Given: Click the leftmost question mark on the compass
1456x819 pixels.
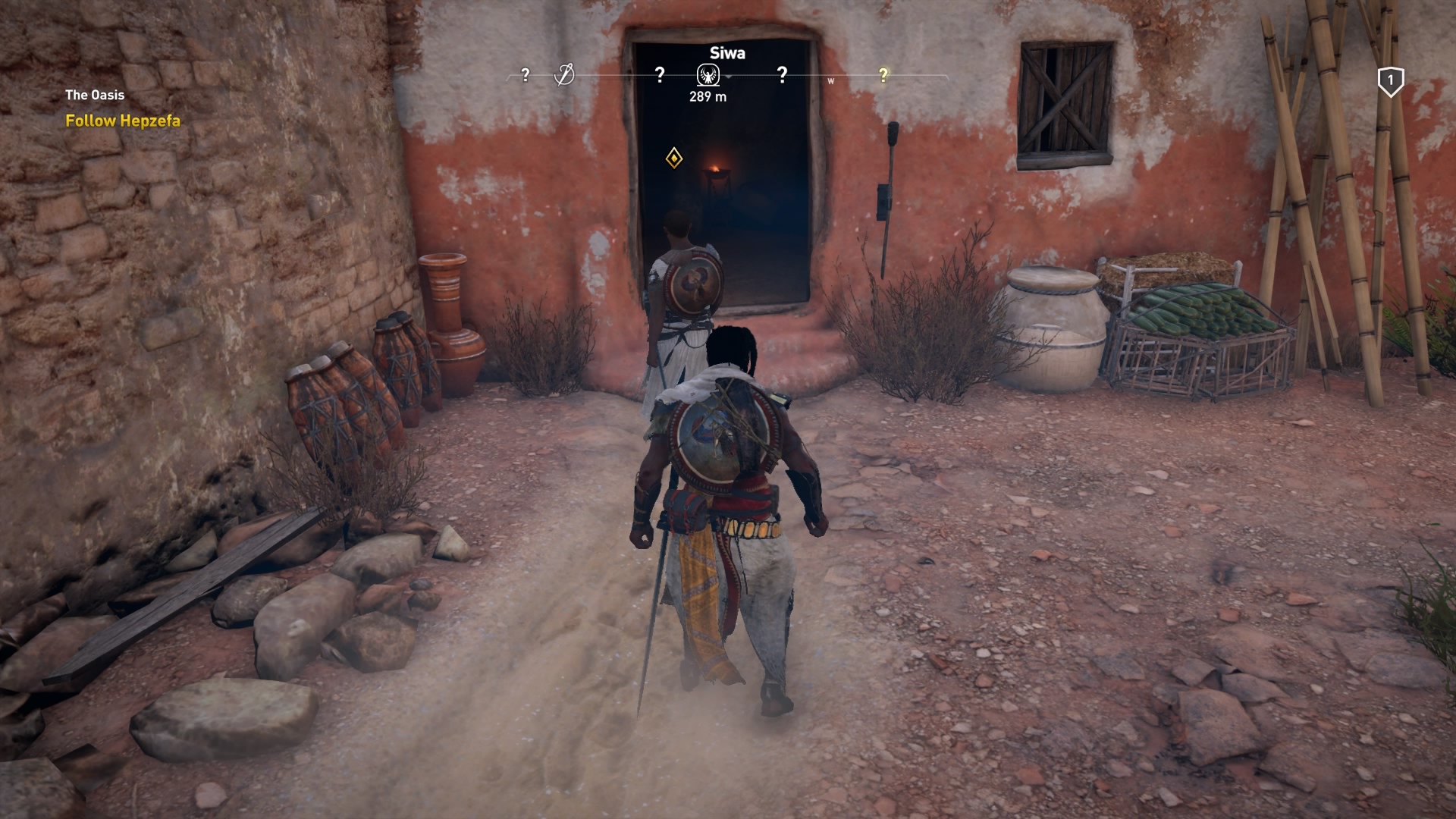Looking at the screenshot, I should click(526, 74).
